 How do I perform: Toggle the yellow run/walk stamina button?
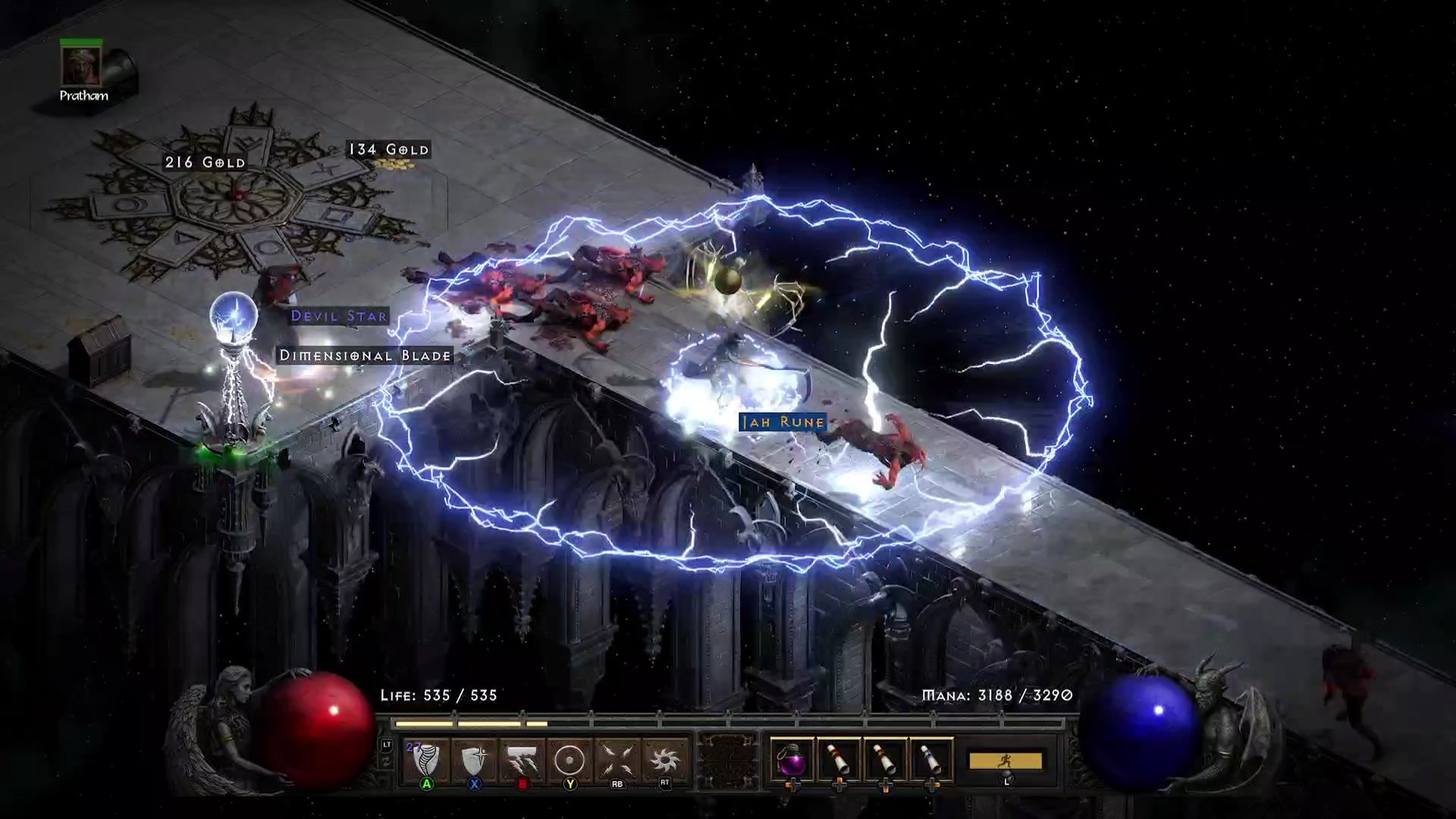[x=1006, y=761]
